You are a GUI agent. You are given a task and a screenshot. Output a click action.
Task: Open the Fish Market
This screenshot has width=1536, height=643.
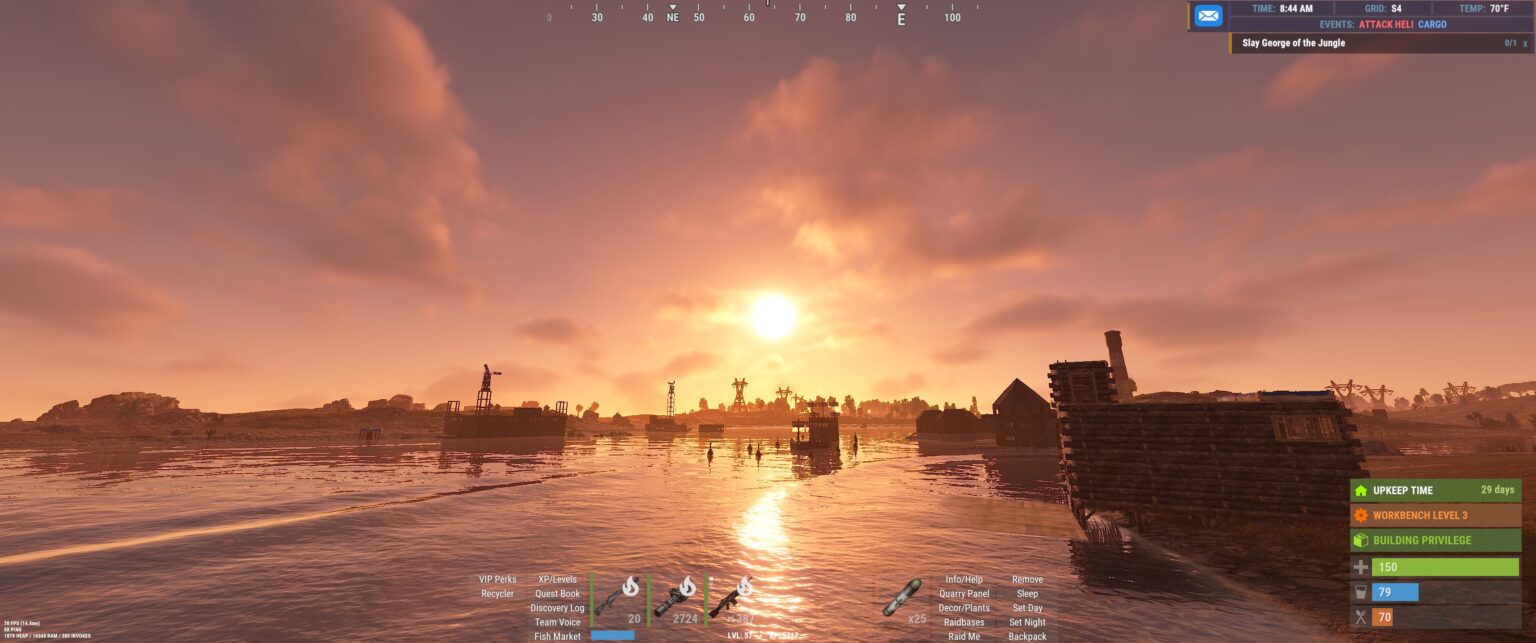click(557, 636)
